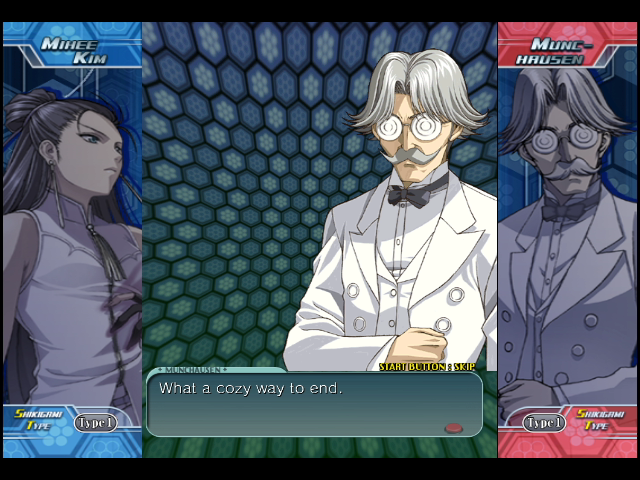Choose the Munchausen name banner

pyautogui.click(x=567, y=51)
